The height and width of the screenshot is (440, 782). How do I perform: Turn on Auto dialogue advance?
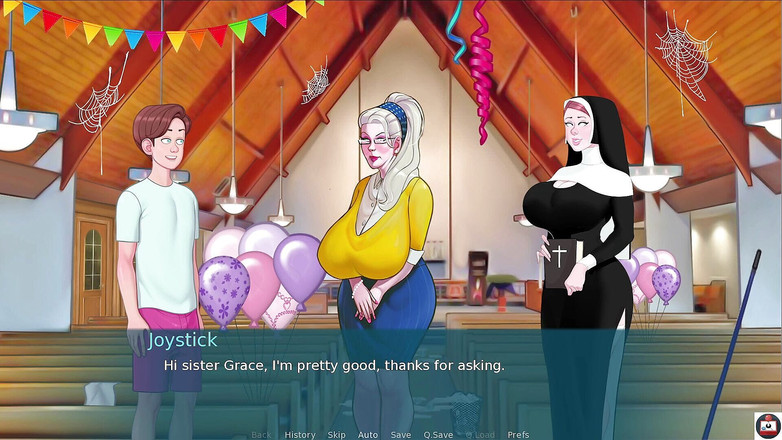(x=368, y=435)
